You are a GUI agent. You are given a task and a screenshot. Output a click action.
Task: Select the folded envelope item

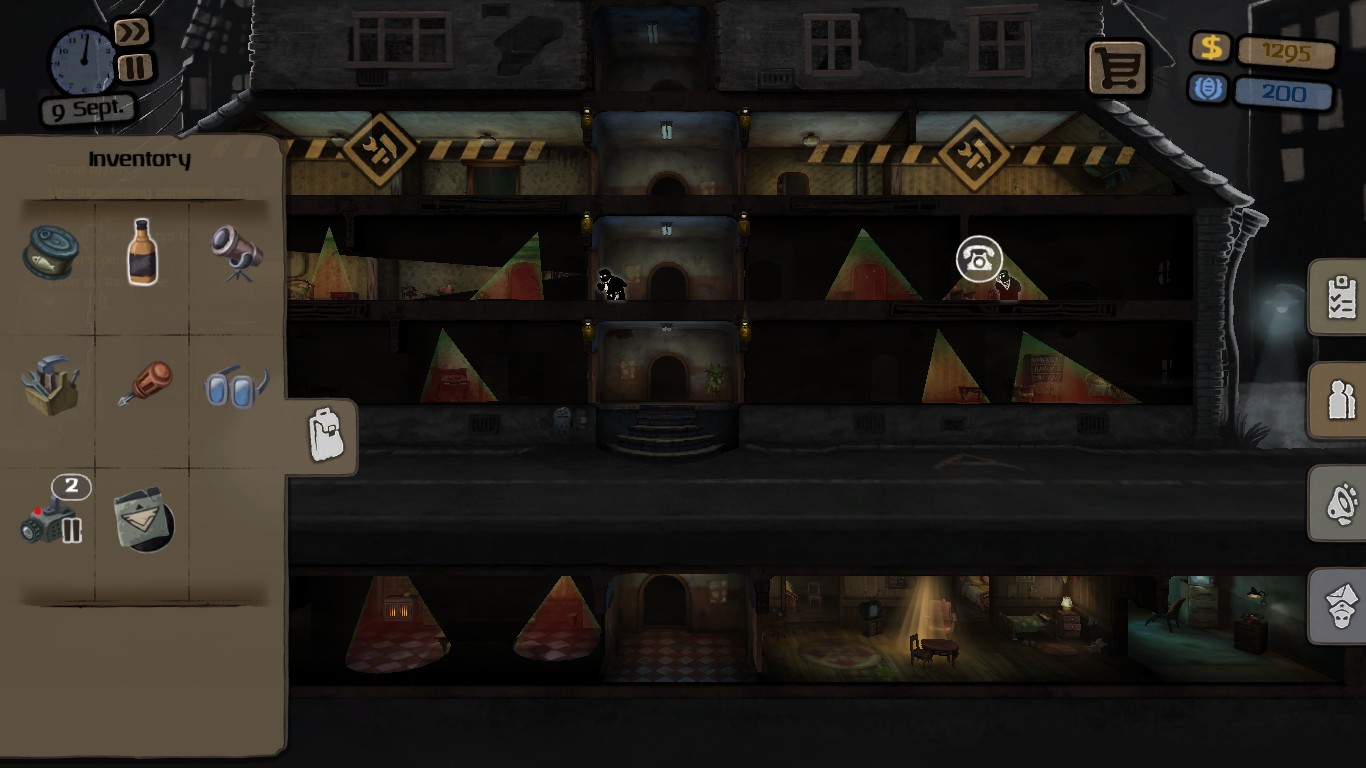(145, 520)
